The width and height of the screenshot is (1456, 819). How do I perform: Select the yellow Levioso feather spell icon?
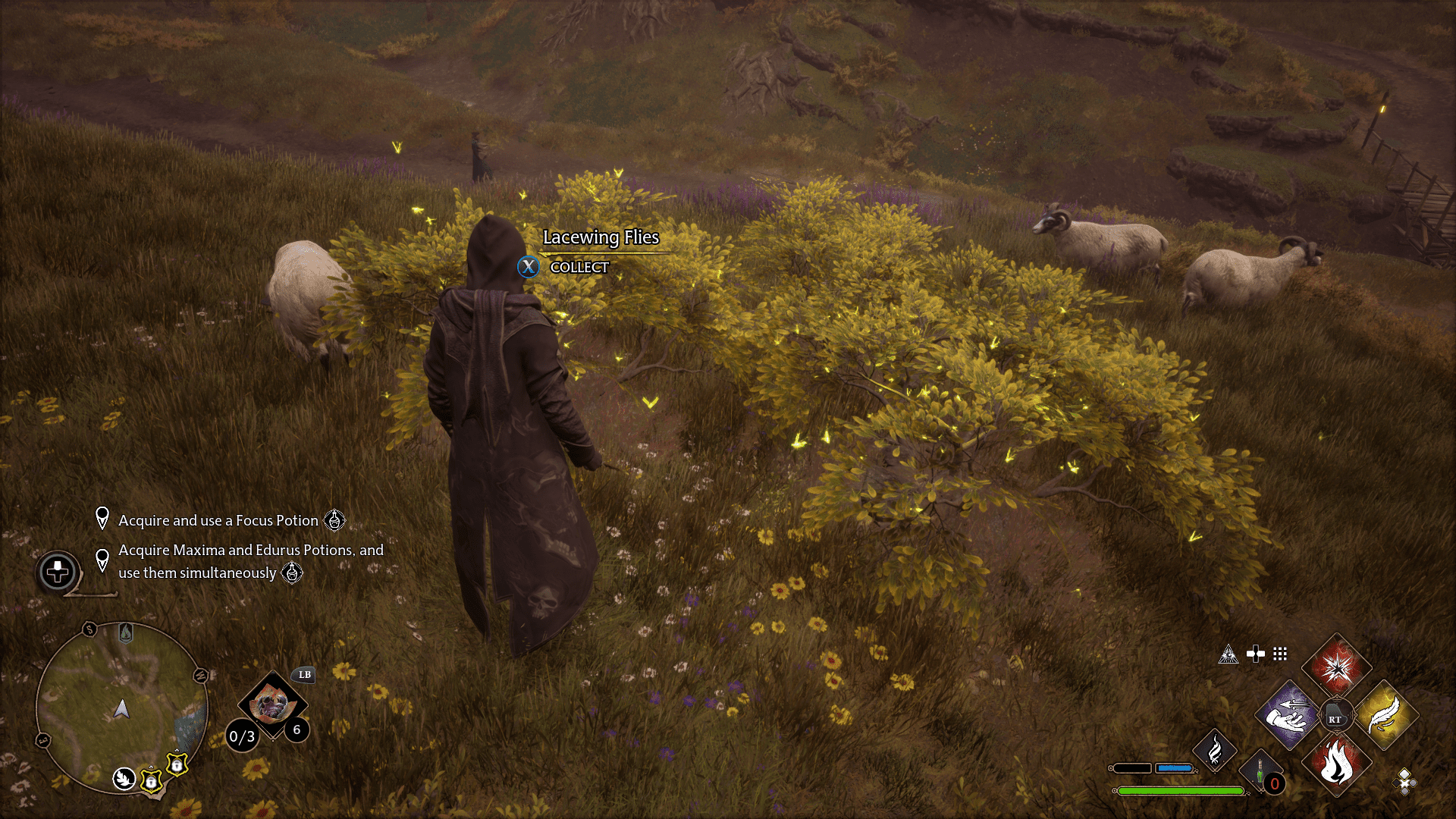pyautogui.click(x=1383, y=714)
